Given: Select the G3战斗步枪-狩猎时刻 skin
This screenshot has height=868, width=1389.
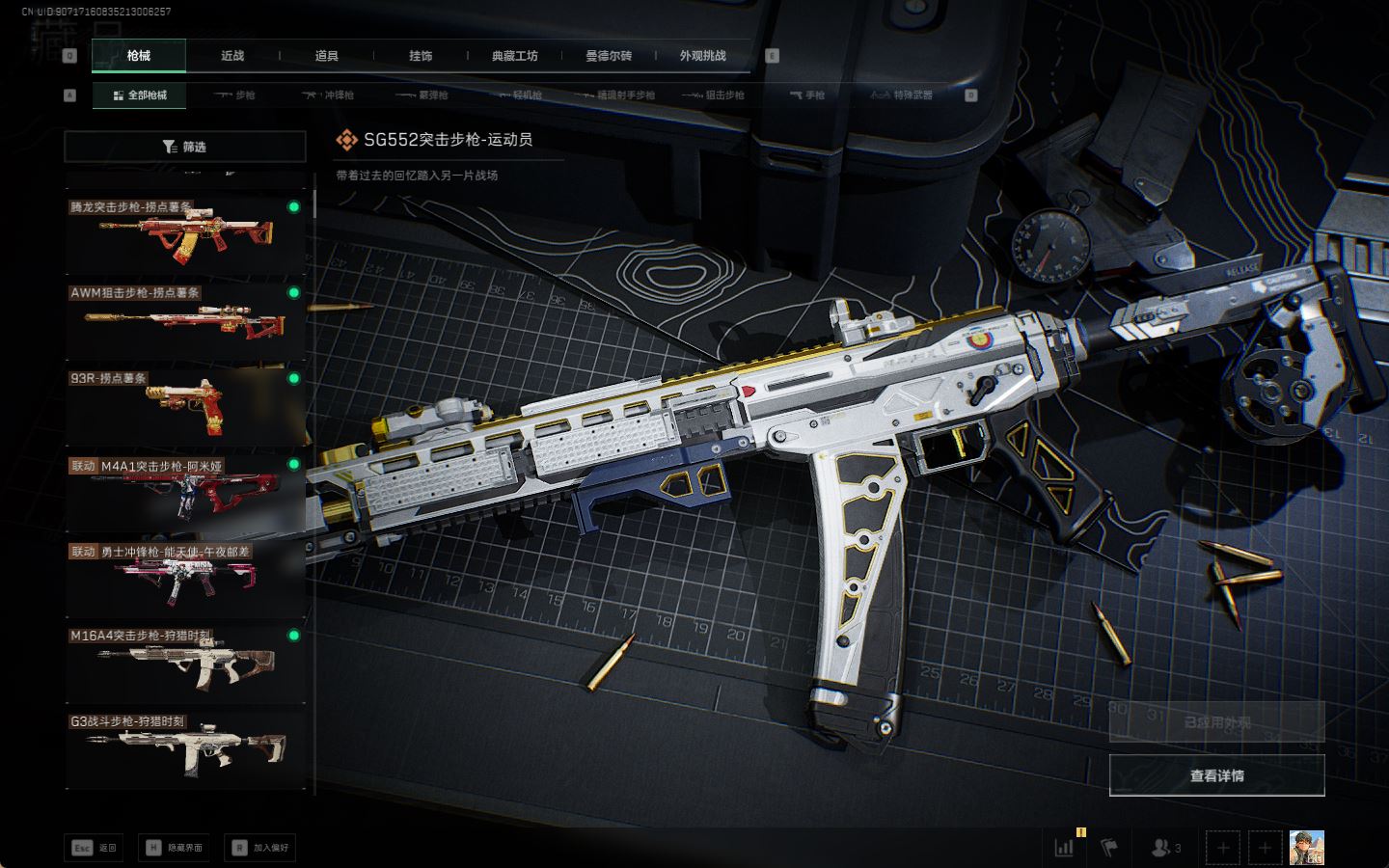Looking at the screenshot, I should pyautogui.click(x=185, y=747).
